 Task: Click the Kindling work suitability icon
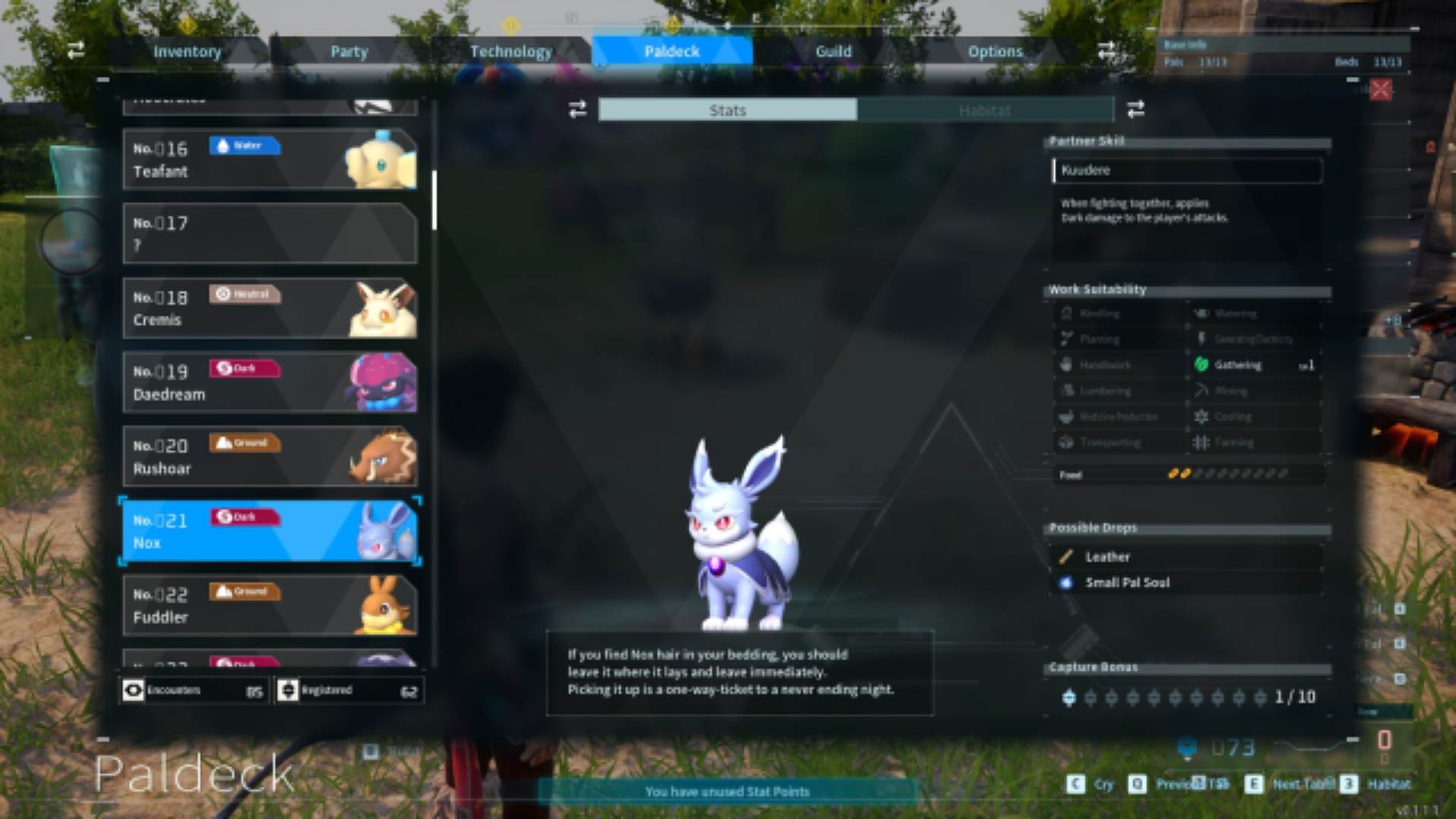[x=1066, y=313]
